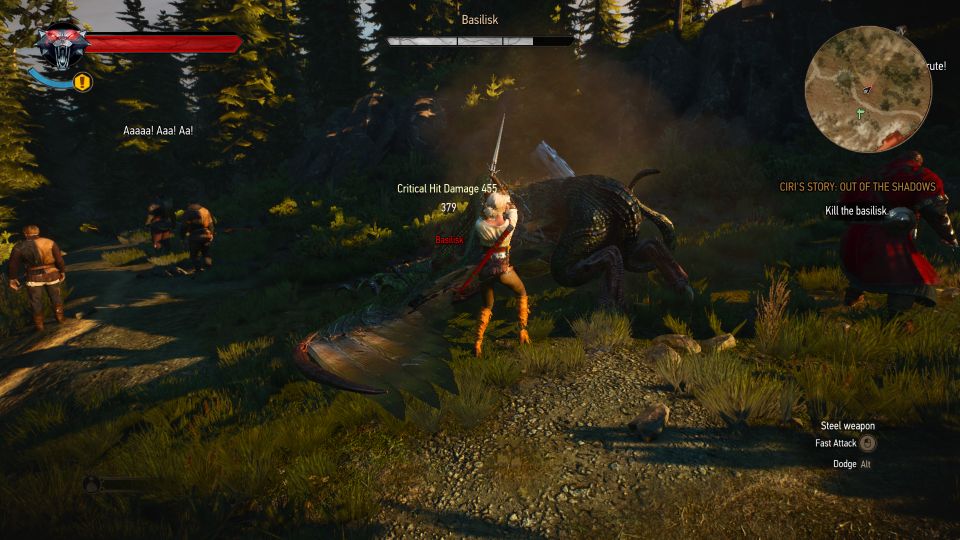Viewport: 960px width, 540px height.
Task: Click the wolf medallion icon
Action: [x=61, y=46]
